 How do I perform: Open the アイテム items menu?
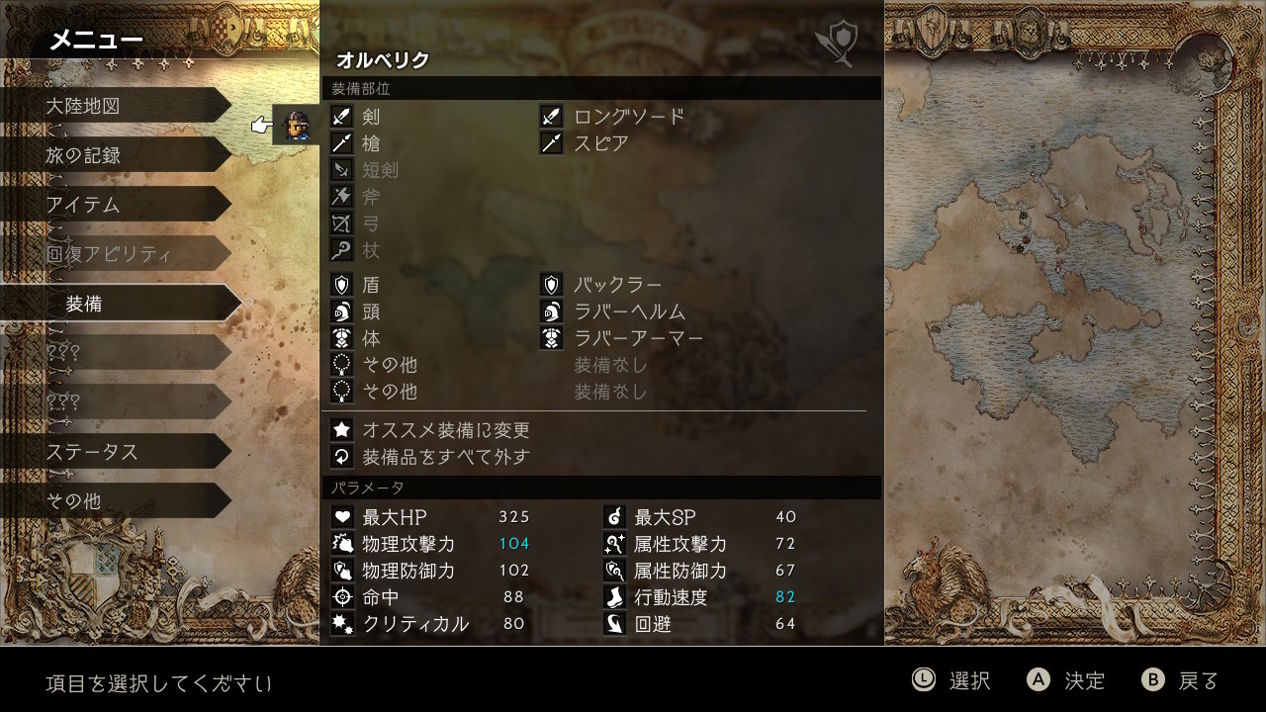110,205
